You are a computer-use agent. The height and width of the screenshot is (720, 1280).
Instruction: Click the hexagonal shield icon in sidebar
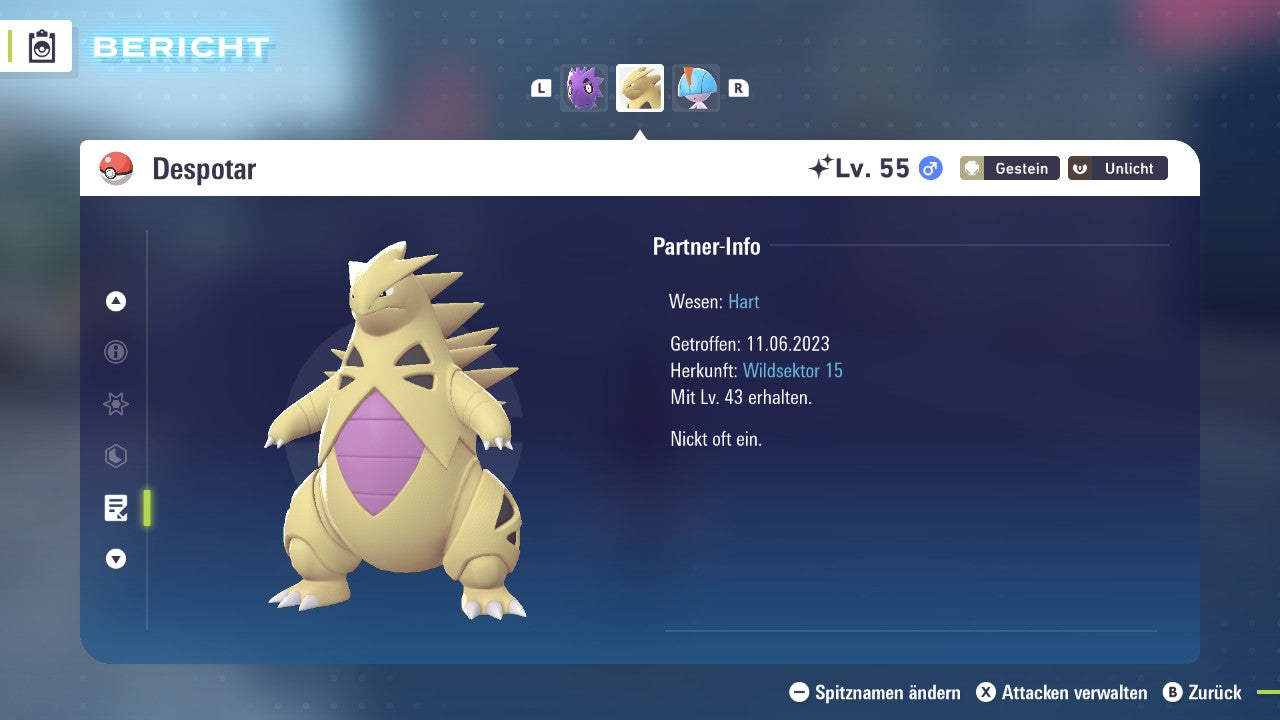coord(115,456)
